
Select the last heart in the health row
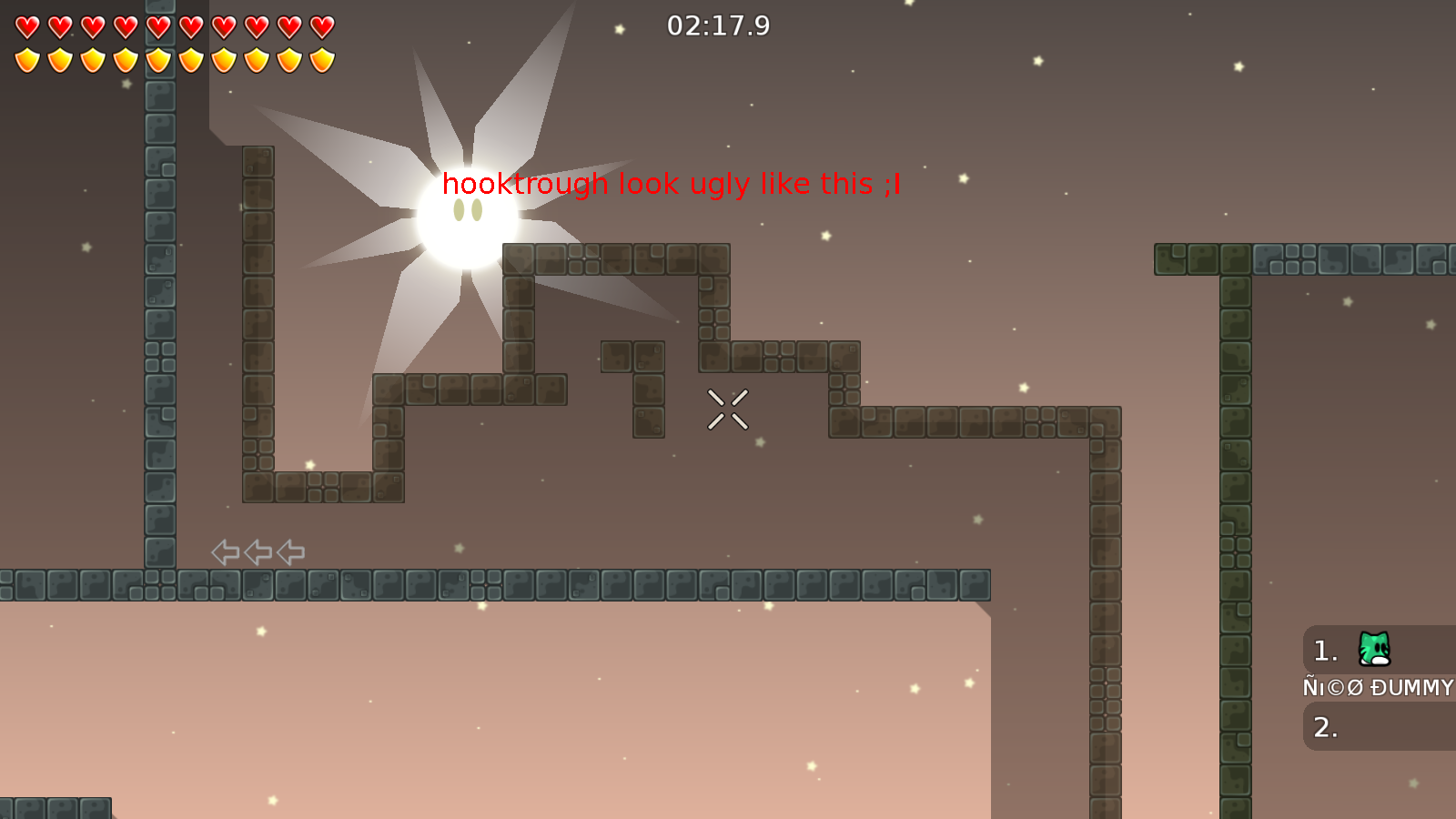320,25
